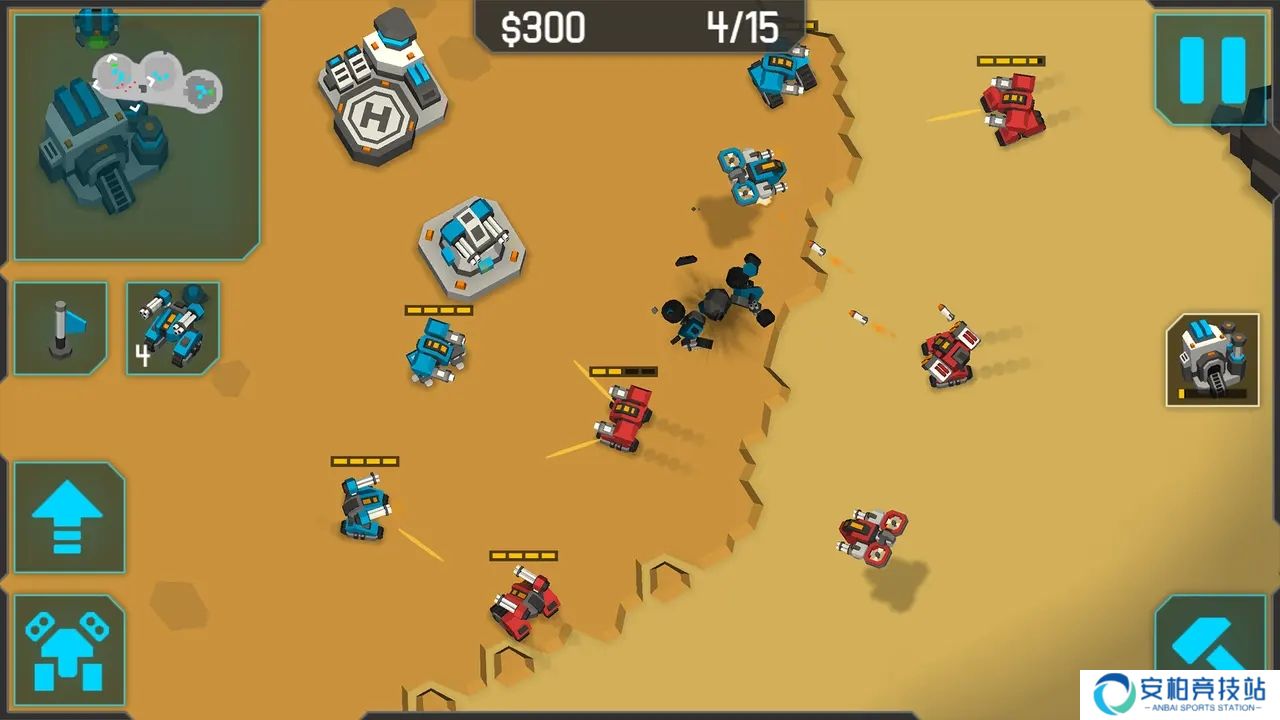
Task: Activate the unit deploy arrow button
Action: click(x=68, y=650)
